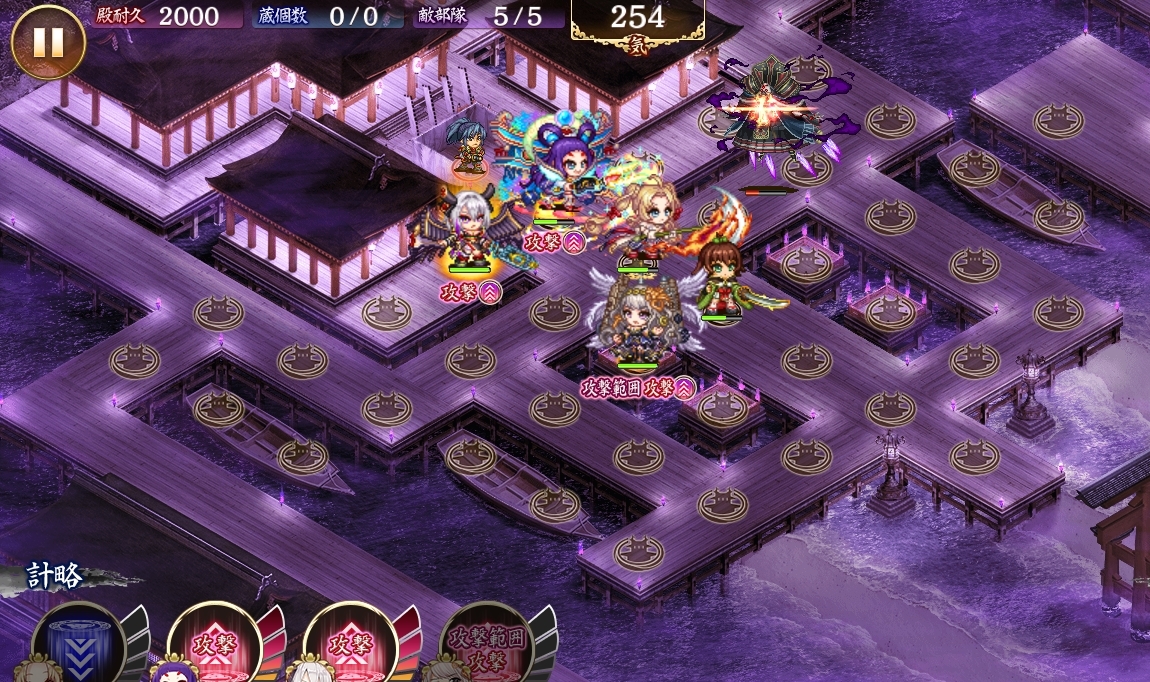Pause the battle with the pause button
This screenshot has height=682, width=1150.
pyautogui.click(x=48, y=41)
